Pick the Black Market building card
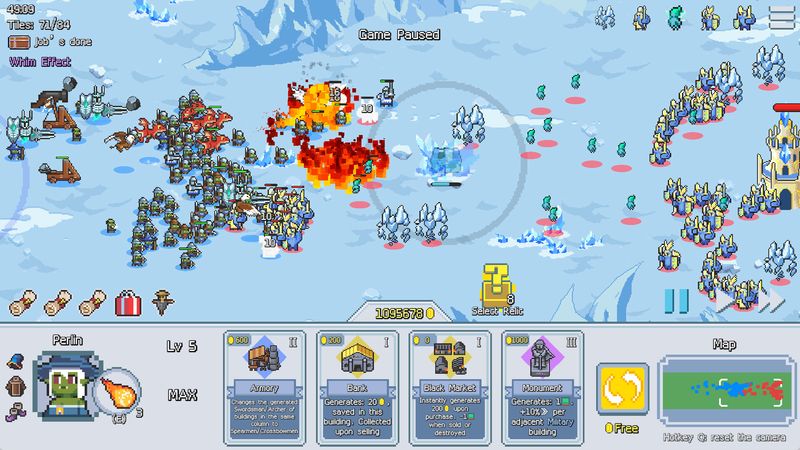 (449, 386)
